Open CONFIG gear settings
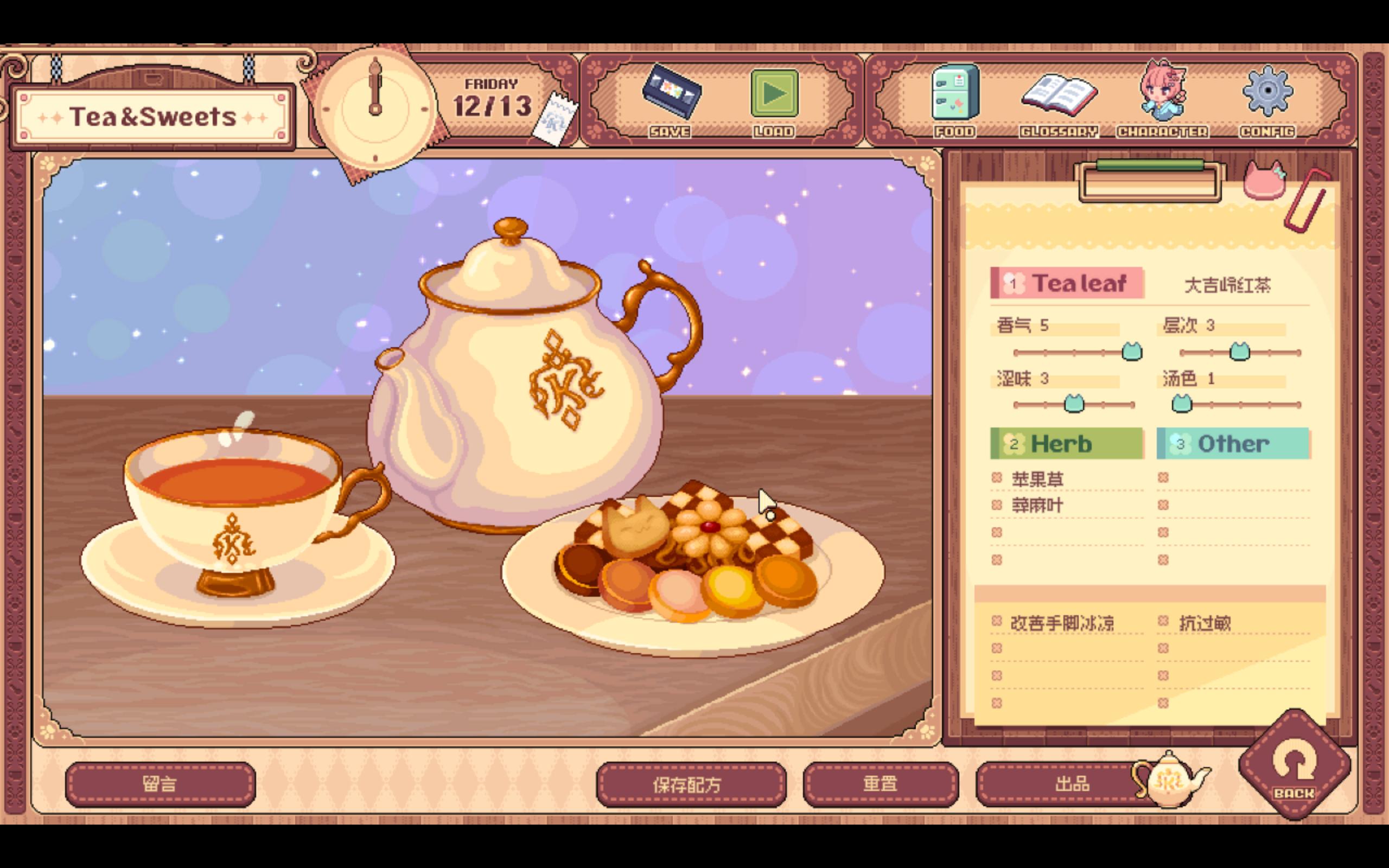 (1267, 94)
